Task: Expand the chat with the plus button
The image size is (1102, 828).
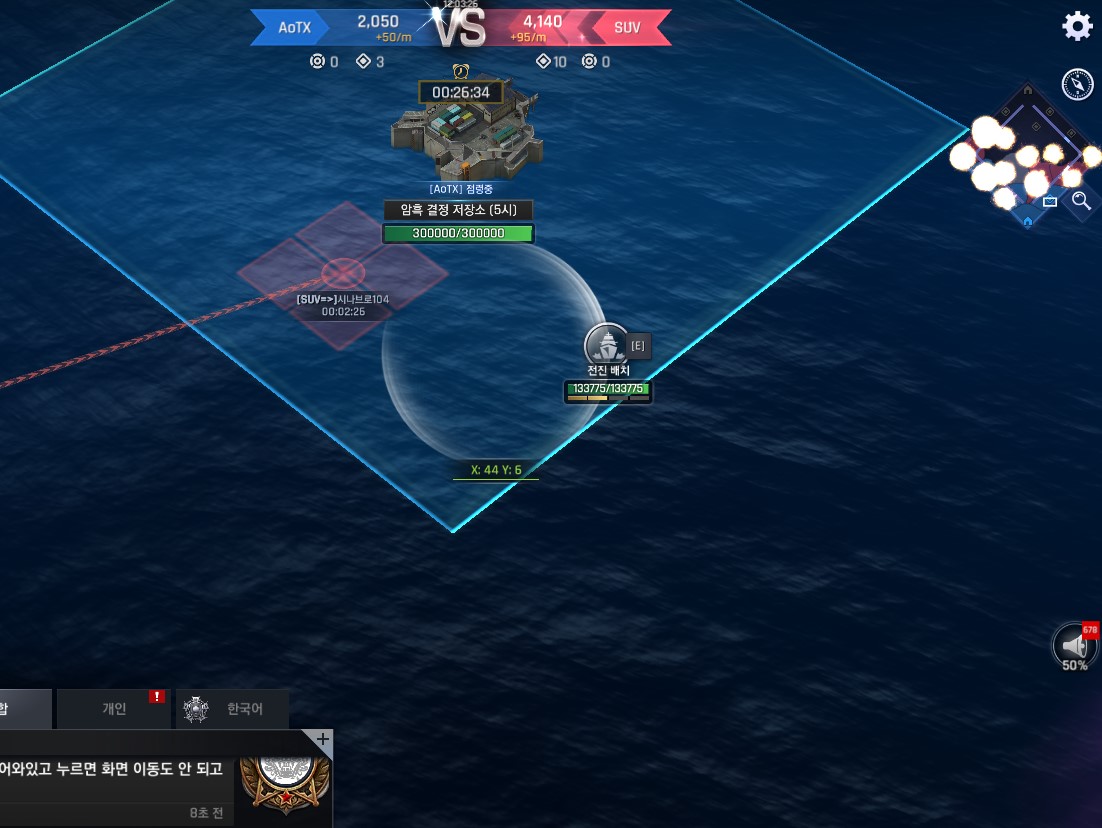Action: [x=322, y=740]
